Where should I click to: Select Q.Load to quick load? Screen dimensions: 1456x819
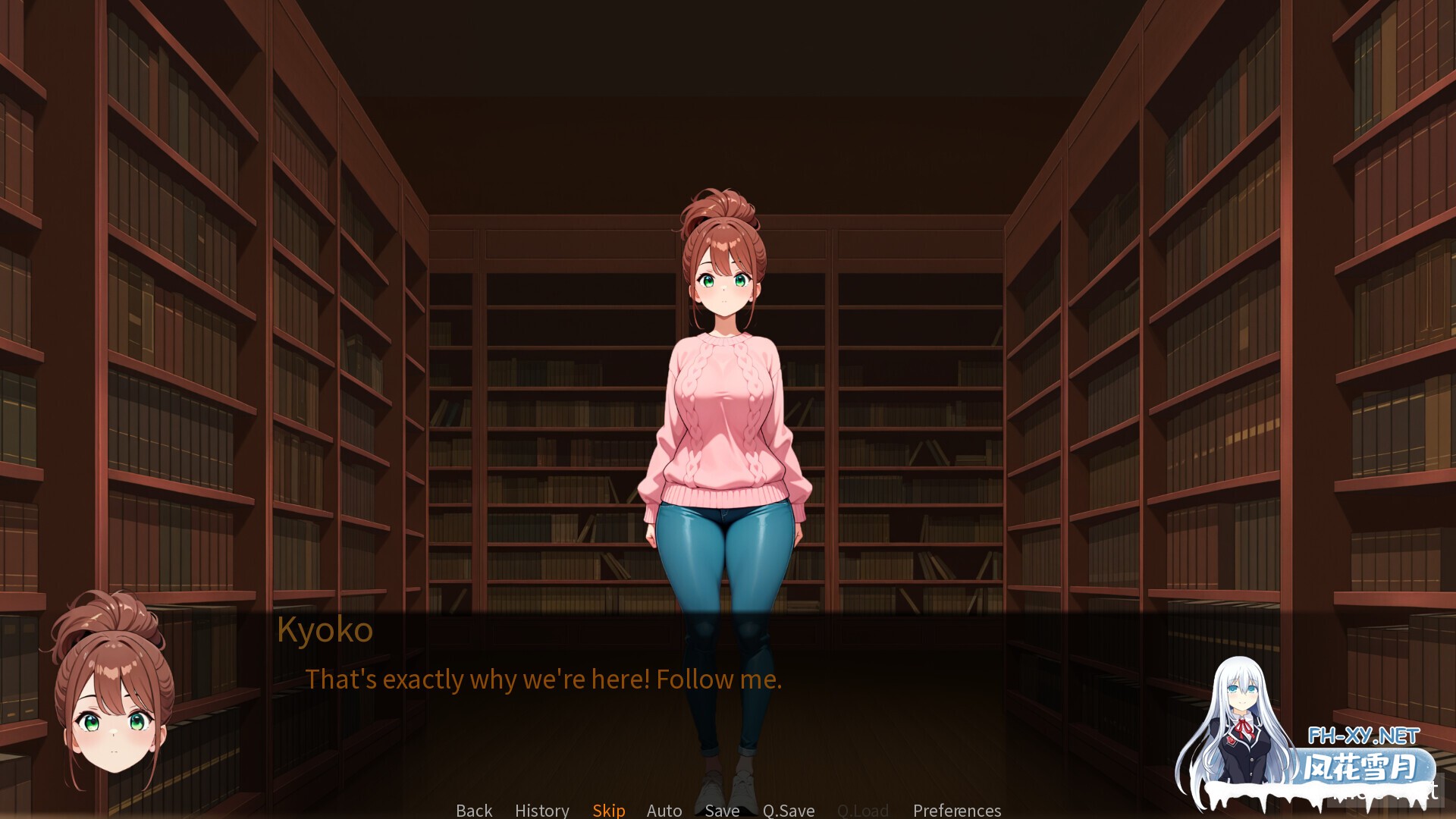[862, 810]
